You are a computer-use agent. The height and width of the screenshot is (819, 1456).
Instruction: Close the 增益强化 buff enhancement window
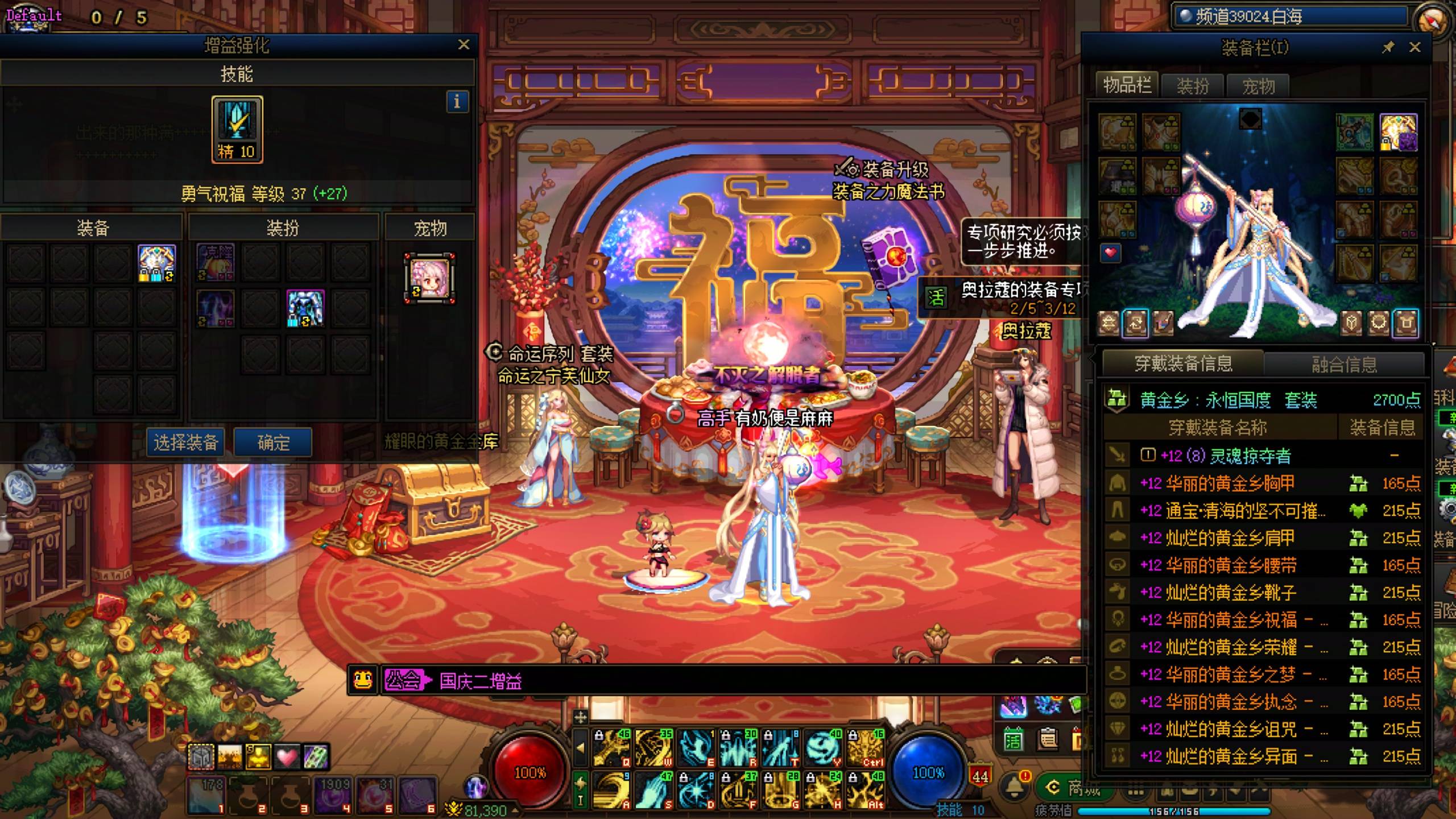[464, 44]
